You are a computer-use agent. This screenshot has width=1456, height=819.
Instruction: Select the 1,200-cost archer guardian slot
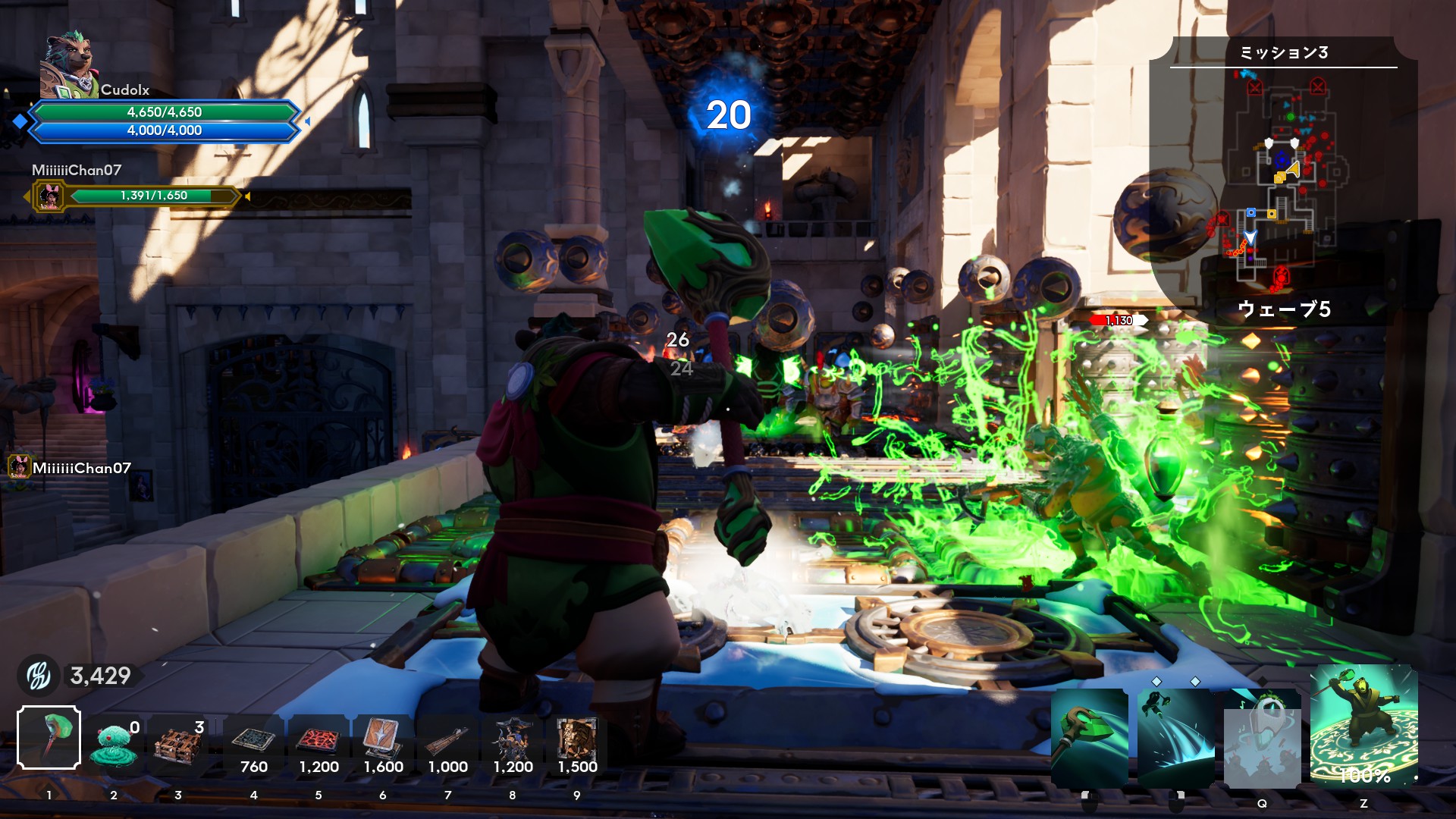[x=513, y=743]
